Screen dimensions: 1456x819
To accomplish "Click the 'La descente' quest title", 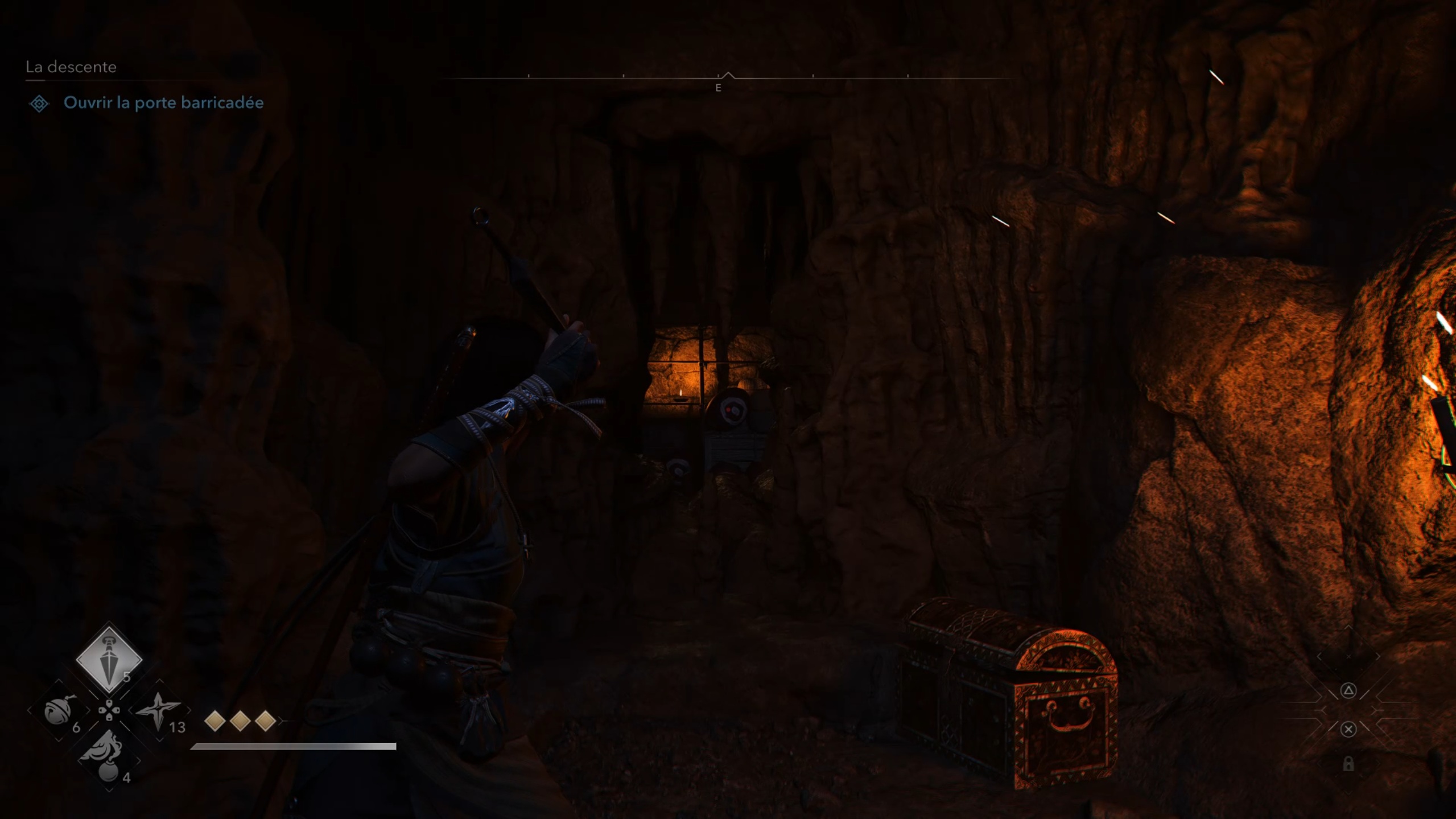I will point(71,67).
